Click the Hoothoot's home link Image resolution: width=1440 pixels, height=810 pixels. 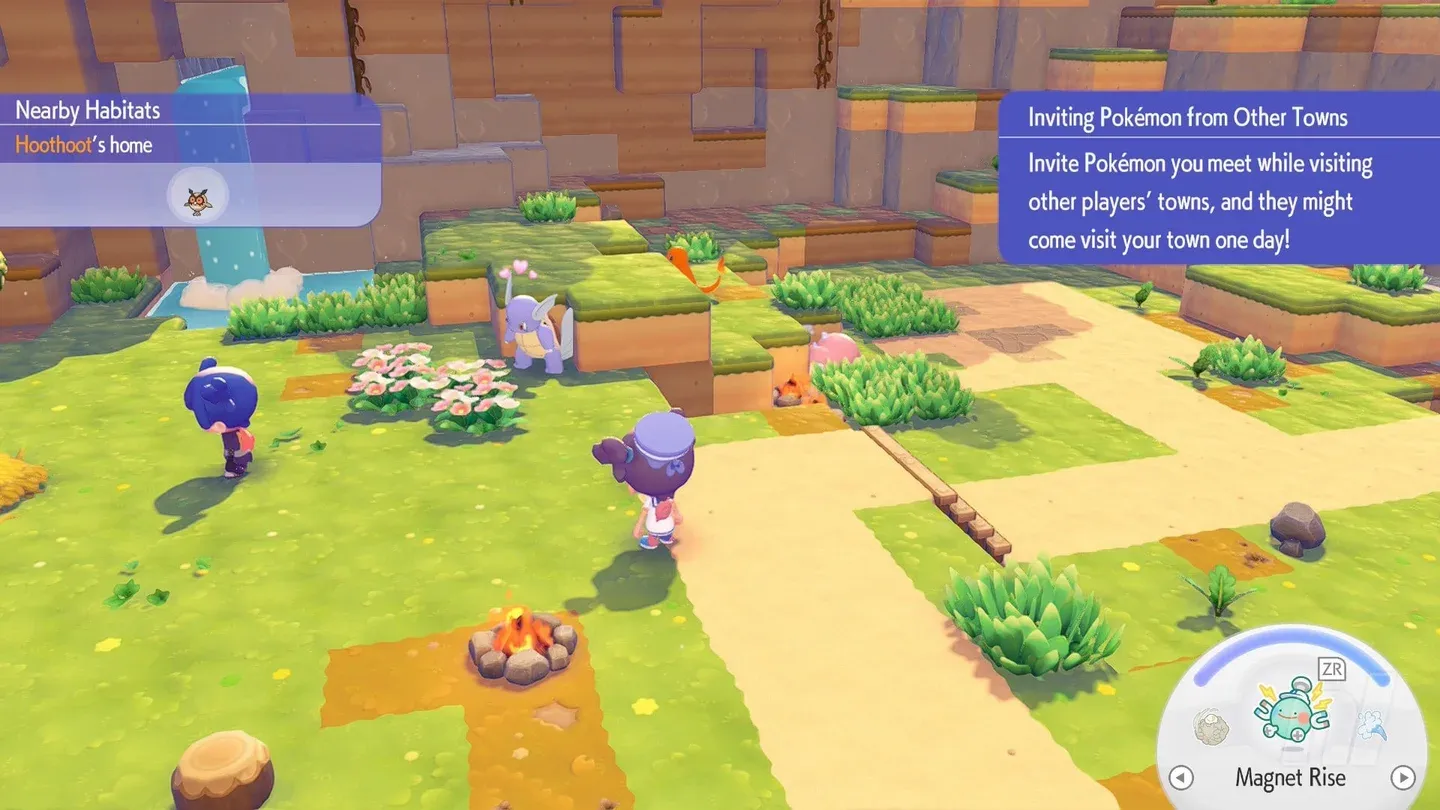click(x=84, y=145)
